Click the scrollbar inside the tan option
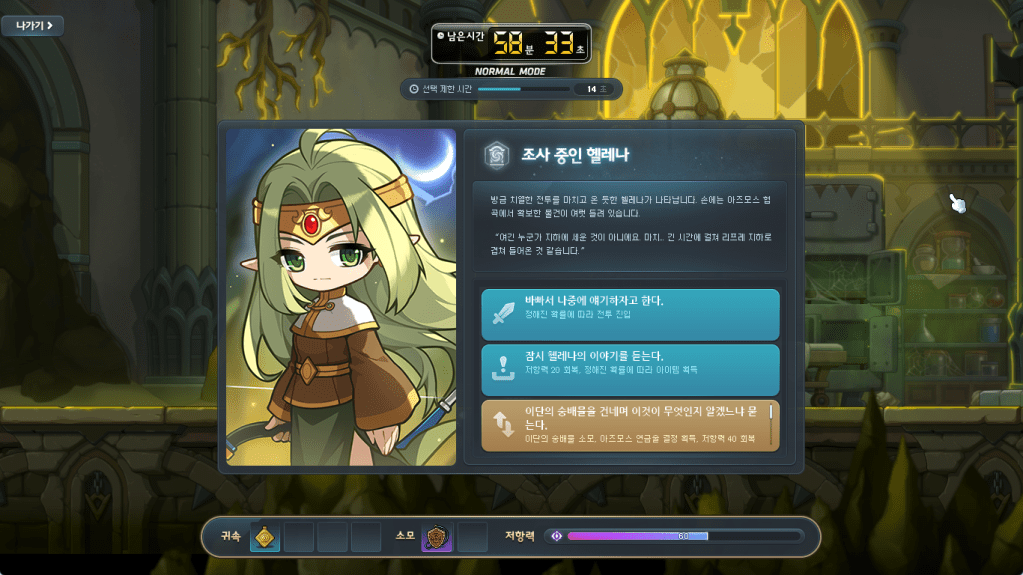1023x575 pixels. coord(770,412)
